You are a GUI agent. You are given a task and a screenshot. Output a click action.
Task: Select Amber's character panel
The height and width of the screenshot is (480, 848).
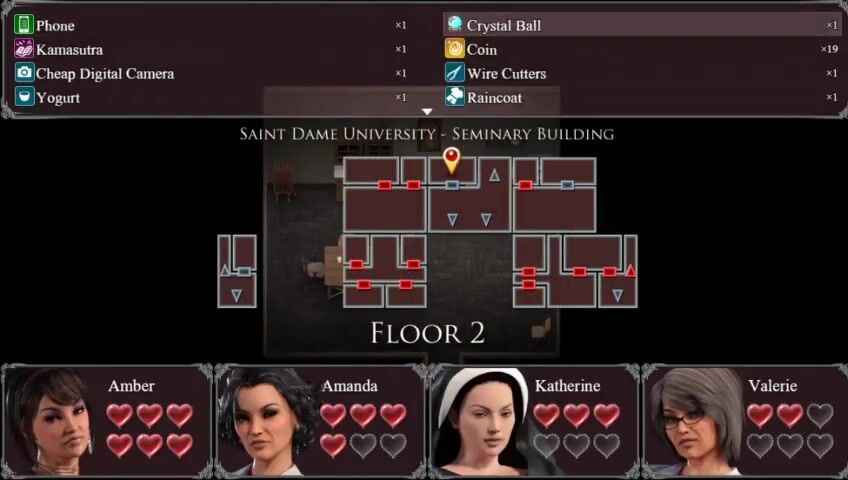coord(106,420)
